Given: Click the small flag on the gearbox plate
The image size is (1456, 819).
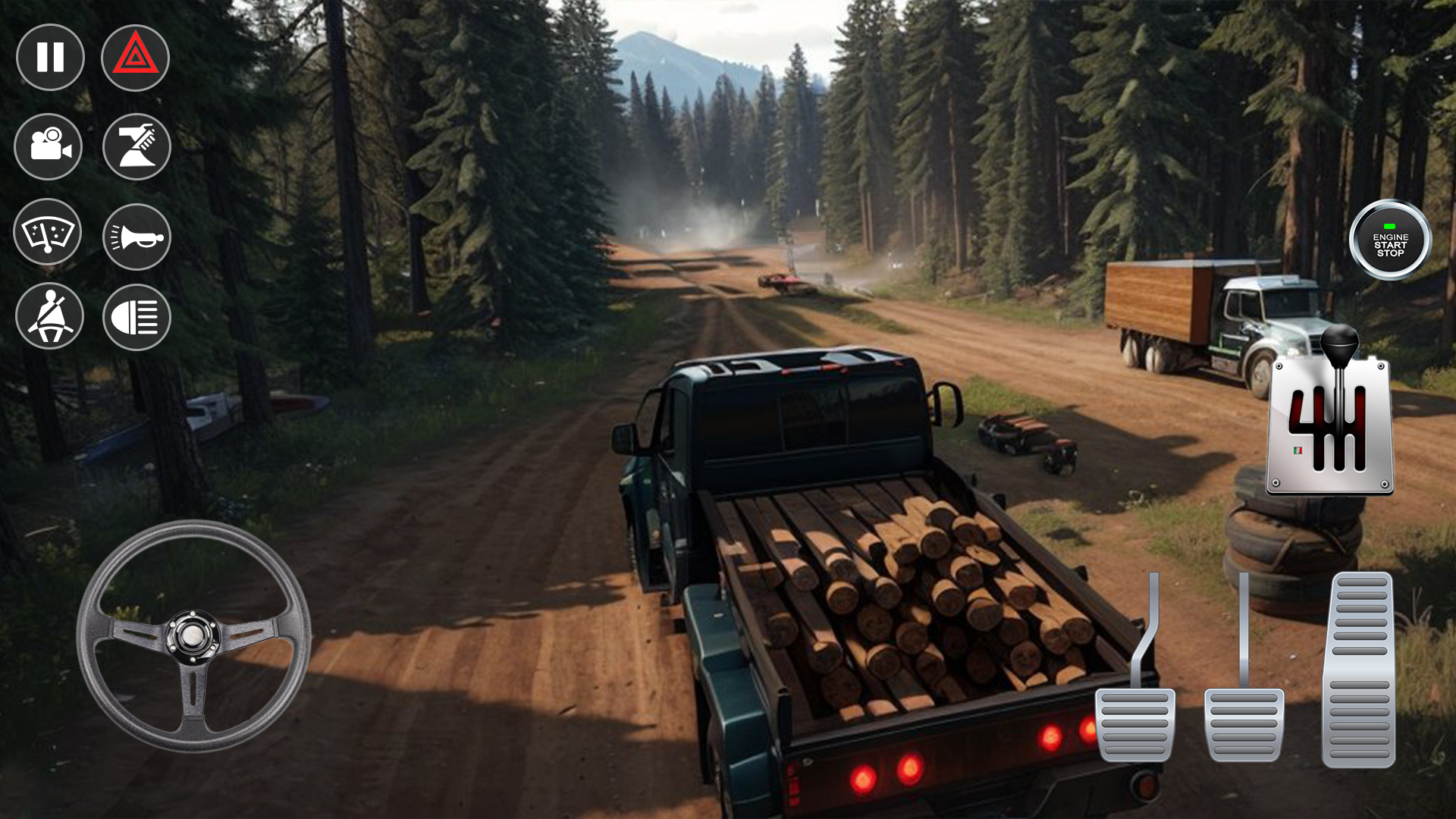Looking at the screenshot, I should tap(1298, 450).
